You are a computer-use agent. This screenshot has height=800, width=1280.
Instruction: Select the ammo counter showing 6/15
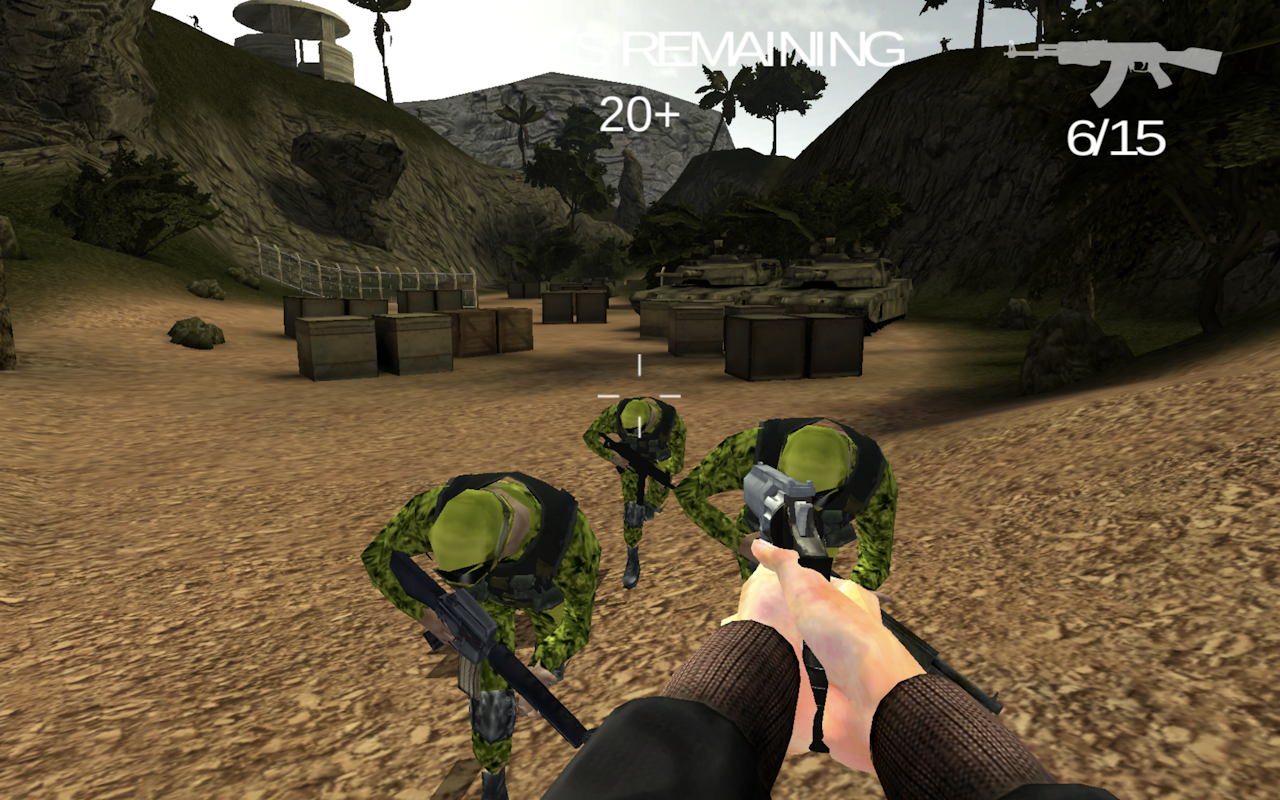pos(1117,135)
